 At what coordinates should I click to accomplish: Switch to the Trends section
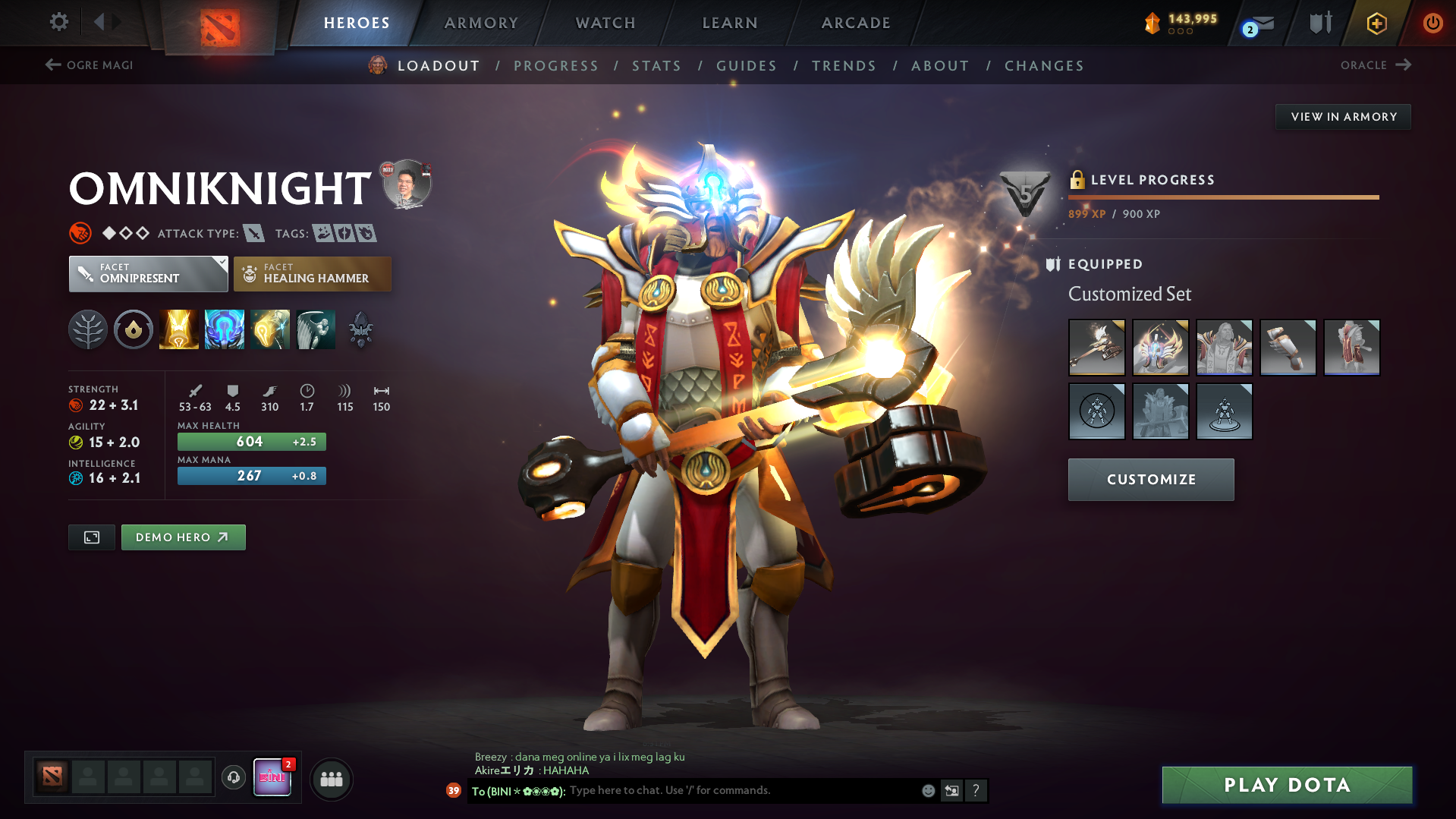pos(844,66)
